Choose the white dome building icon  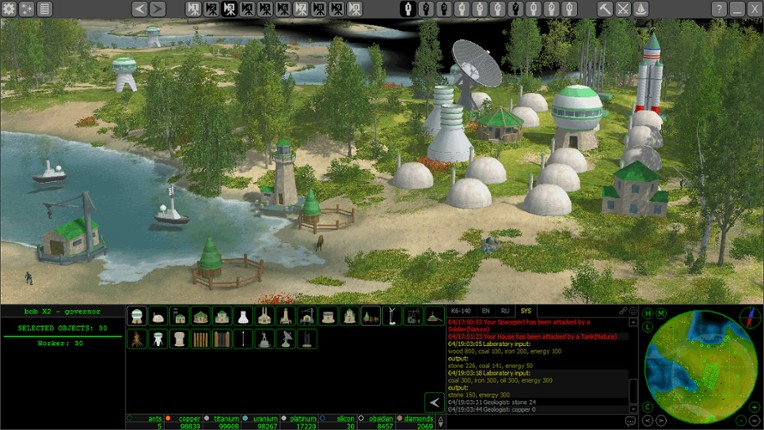[x=158, y=316]
